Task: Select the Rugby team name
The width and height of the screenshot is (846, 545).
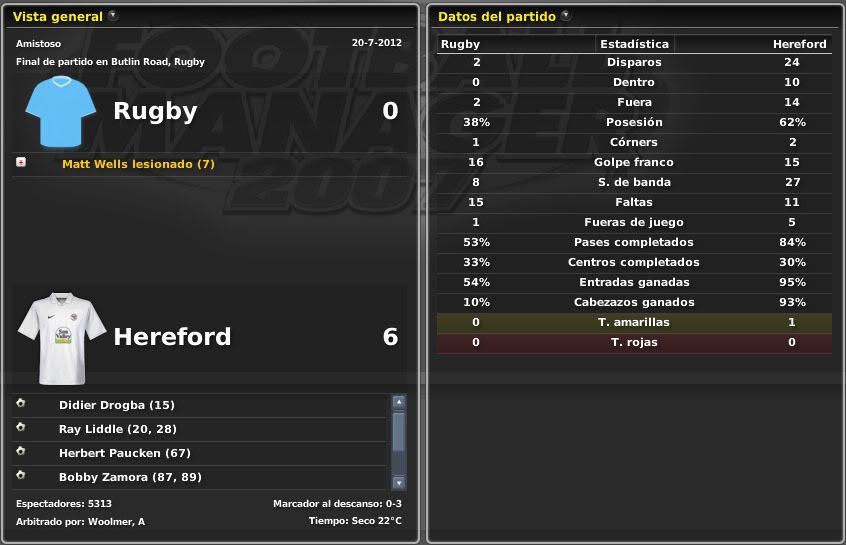Action: [155, 111]
